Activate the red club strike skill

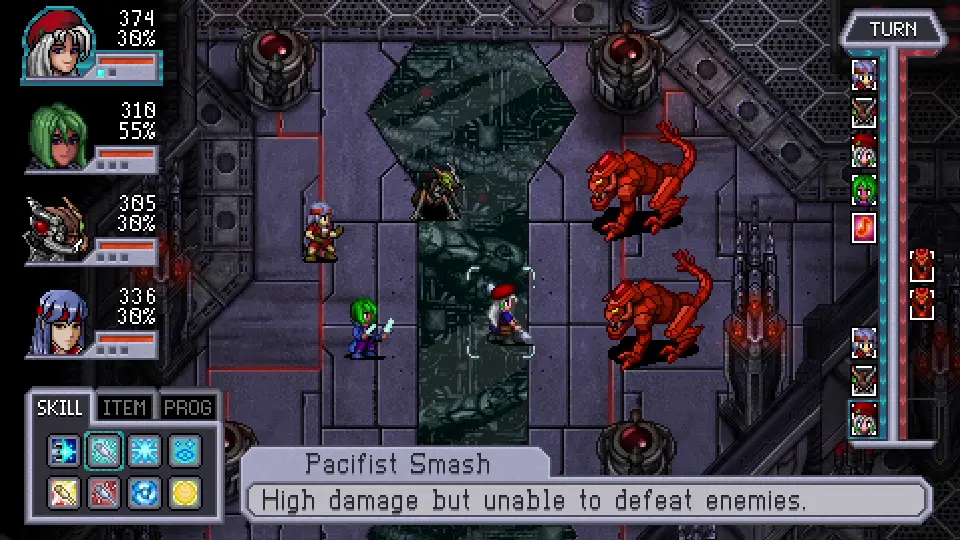104,492
